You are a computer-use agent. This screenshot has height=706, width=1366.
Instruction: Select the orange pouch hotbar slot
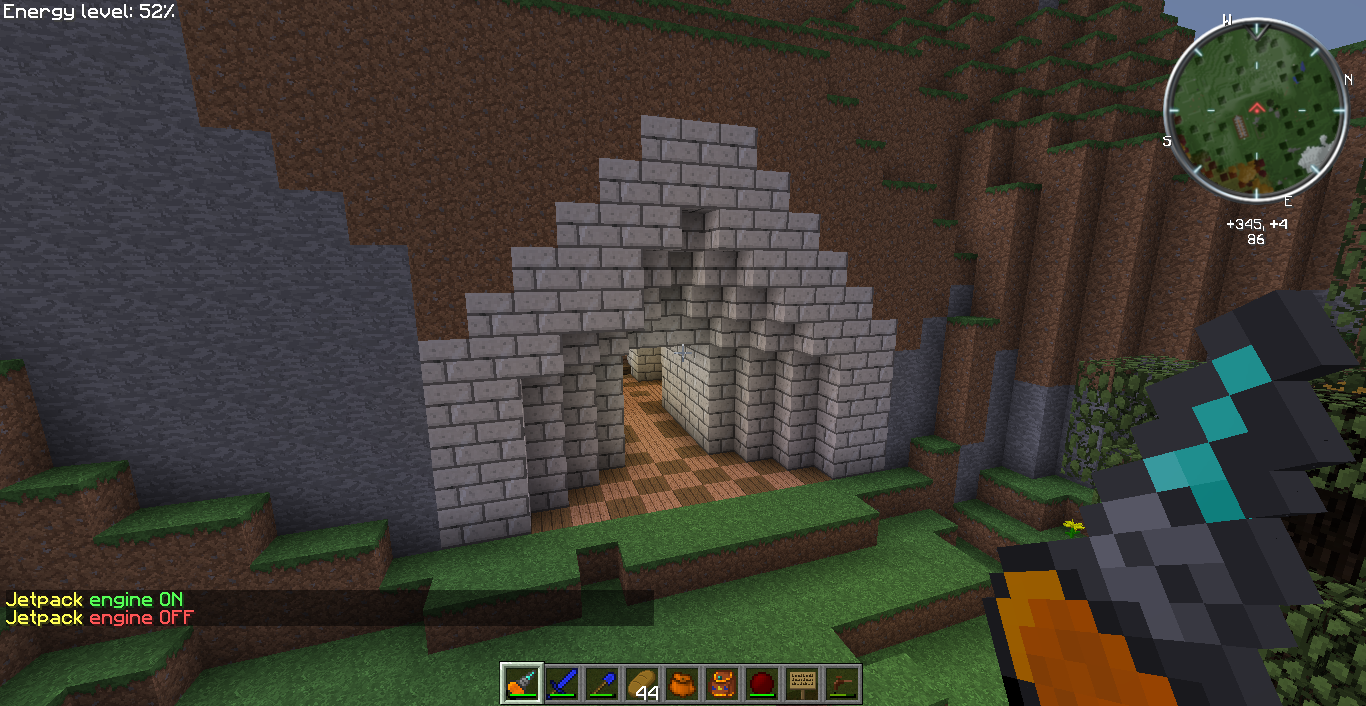click(x=683, y=684)
